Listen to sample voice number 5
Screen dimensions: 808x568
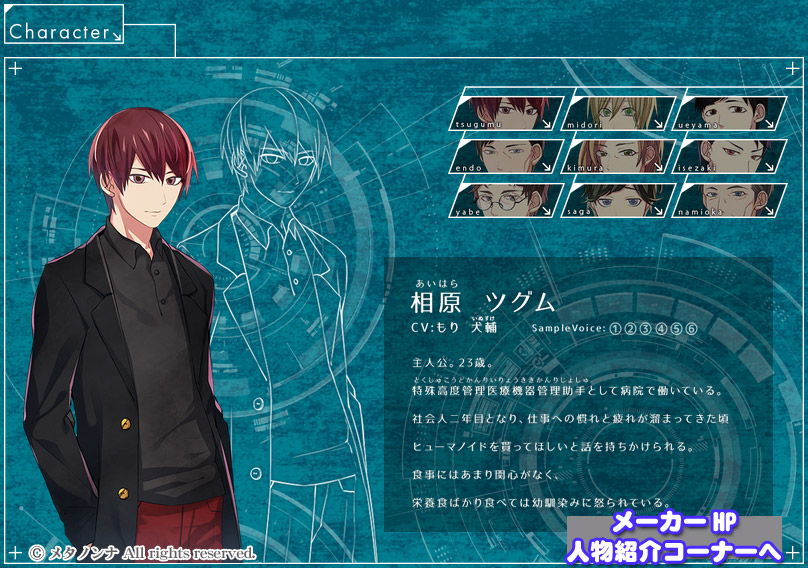tap(676, 329)
